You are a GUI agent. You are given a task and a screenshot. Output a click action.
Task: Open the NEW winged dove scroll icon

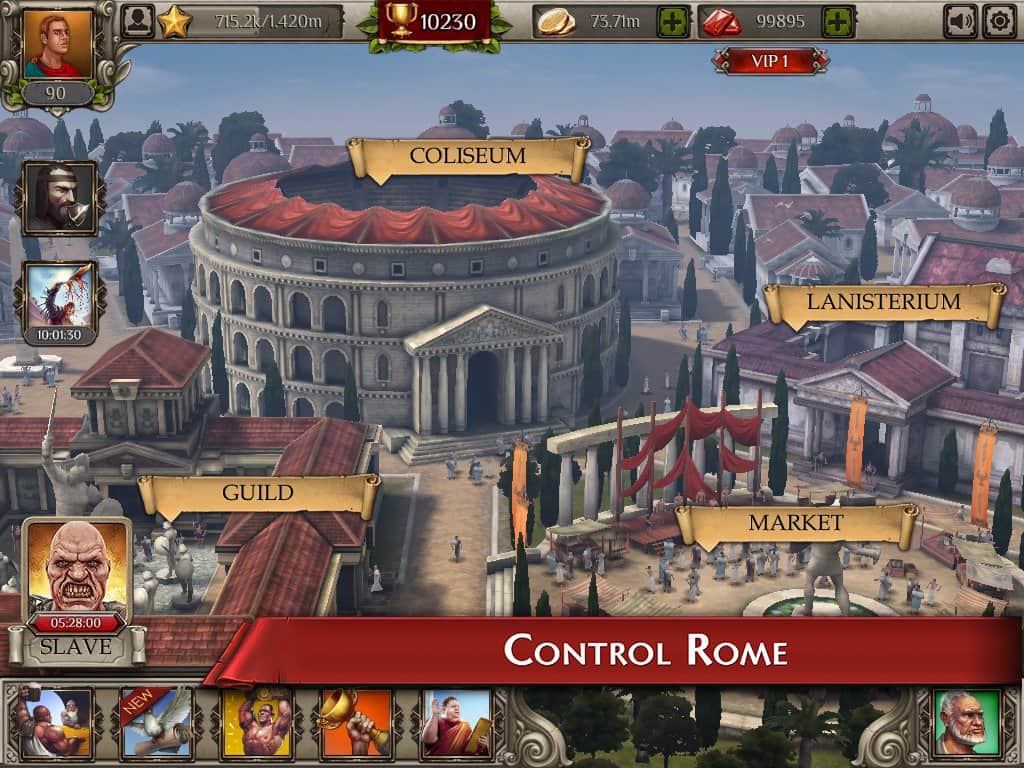[x=156, y=722]
